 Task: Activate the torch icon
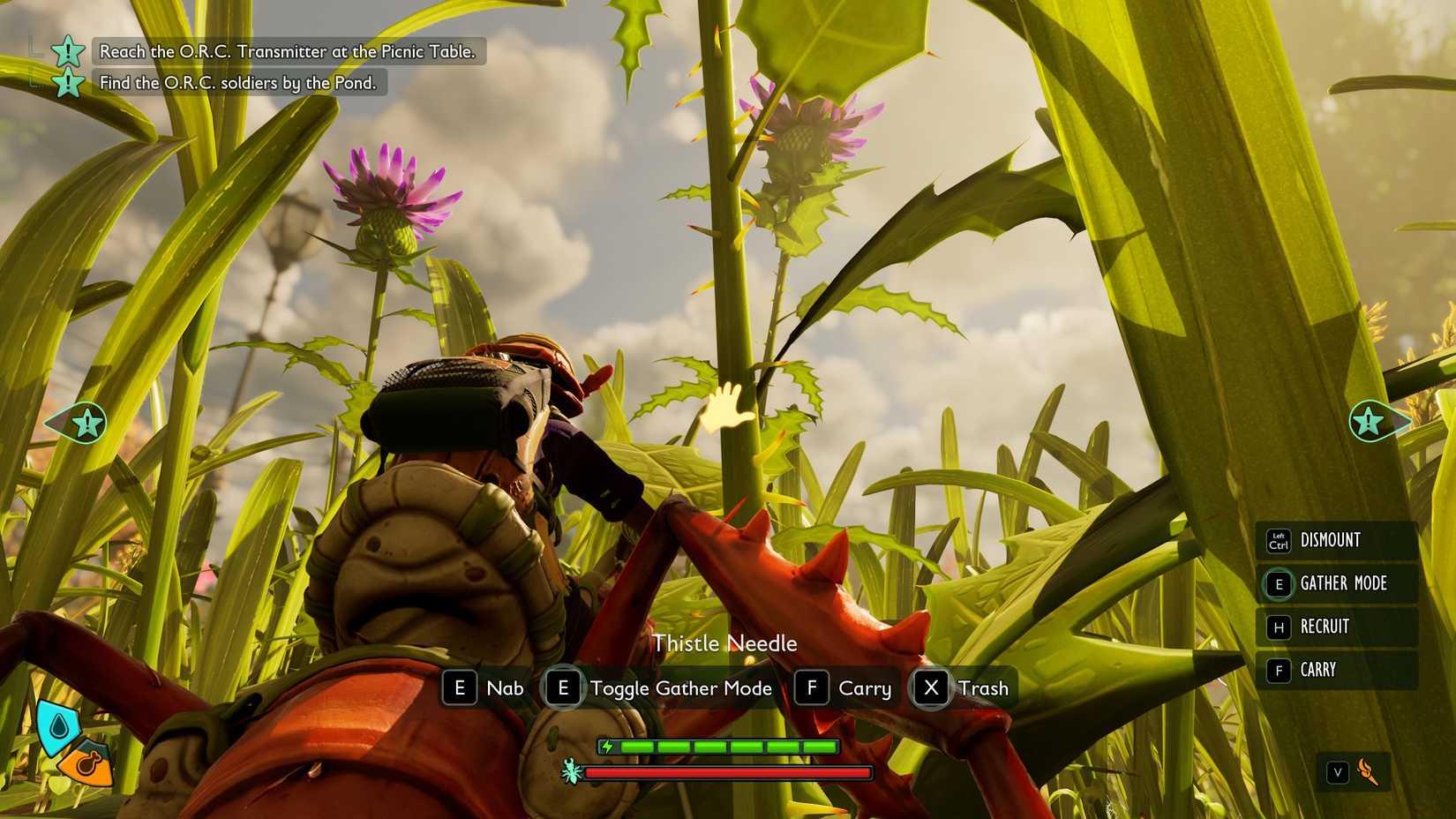tap(1367, 772)
